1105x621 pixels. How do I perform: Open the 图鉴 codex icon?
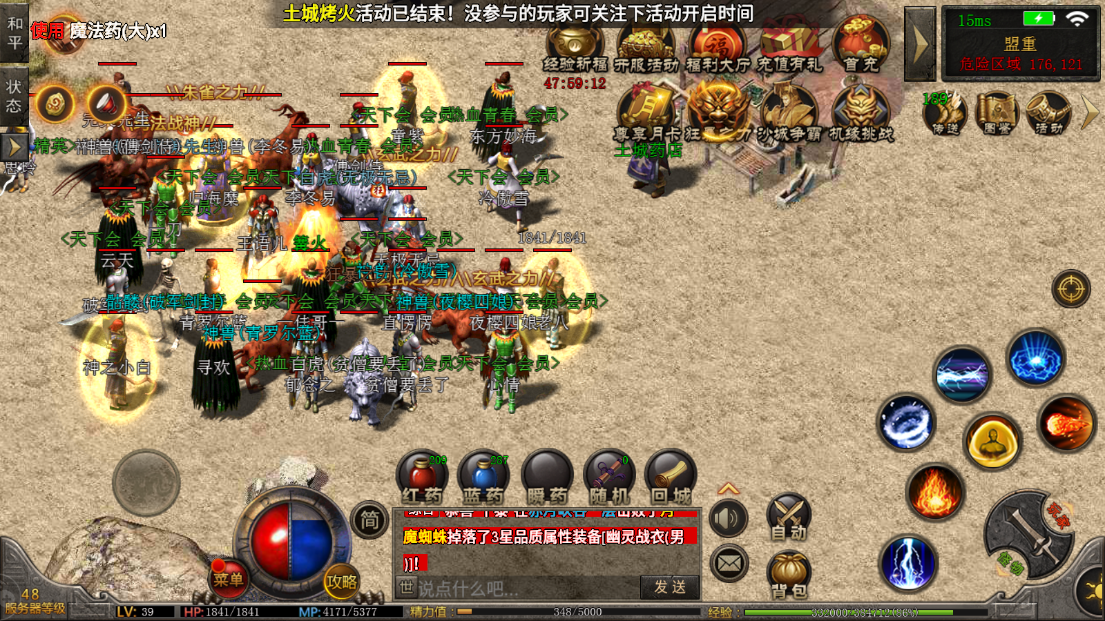click(996, 112)
